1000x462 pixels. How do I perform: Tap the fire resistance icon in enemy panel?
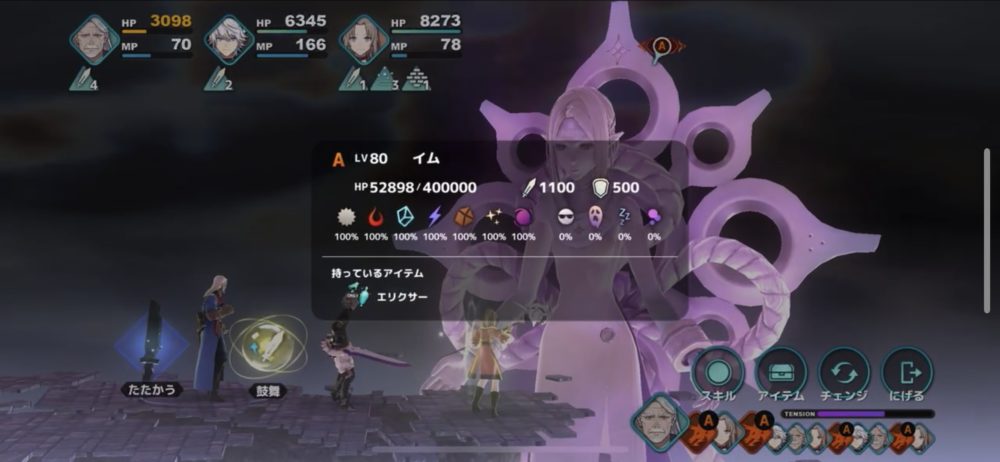376,216
